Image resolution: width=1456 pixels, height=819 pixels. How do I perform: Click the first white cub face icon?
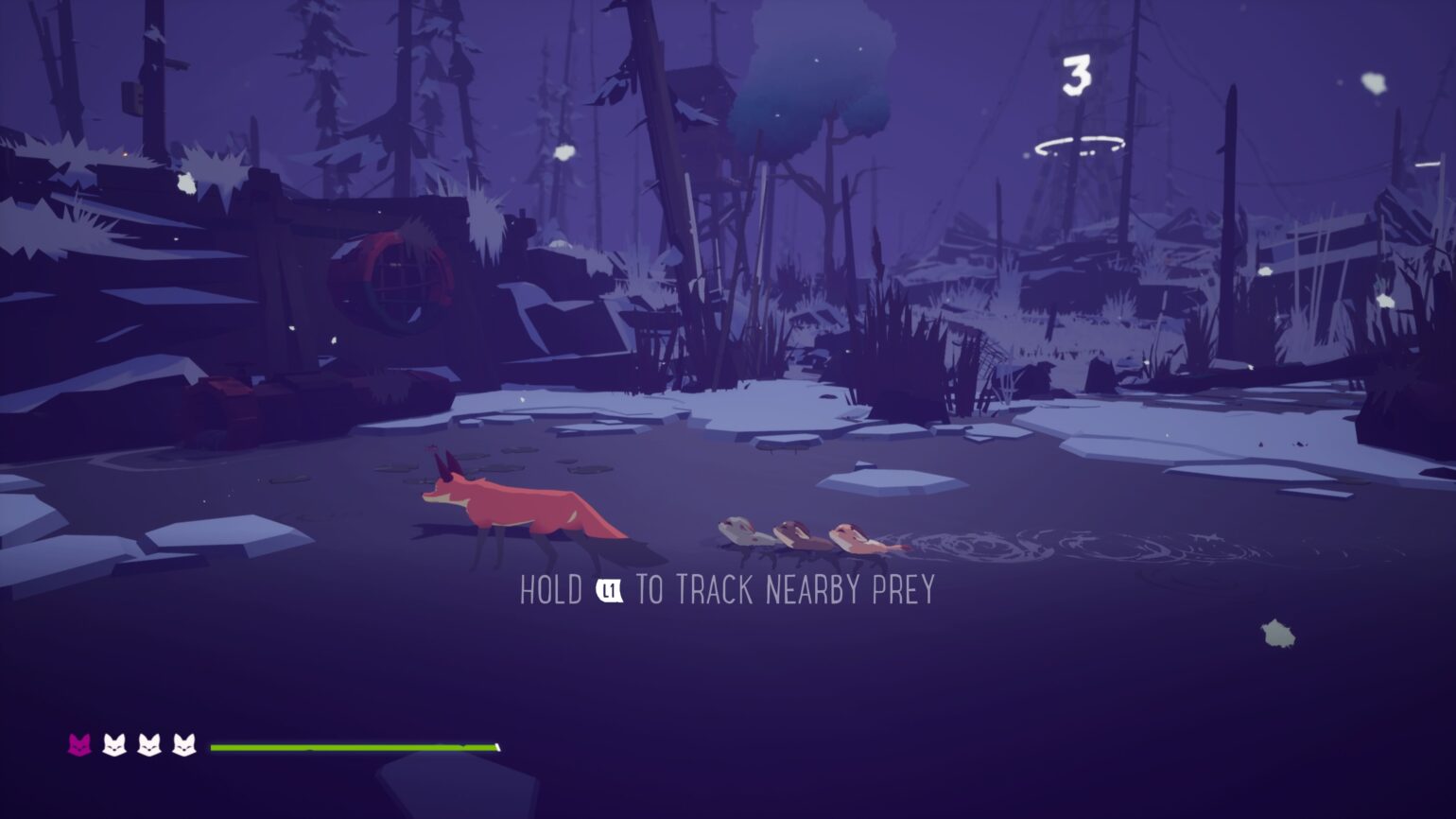[114, 746]
